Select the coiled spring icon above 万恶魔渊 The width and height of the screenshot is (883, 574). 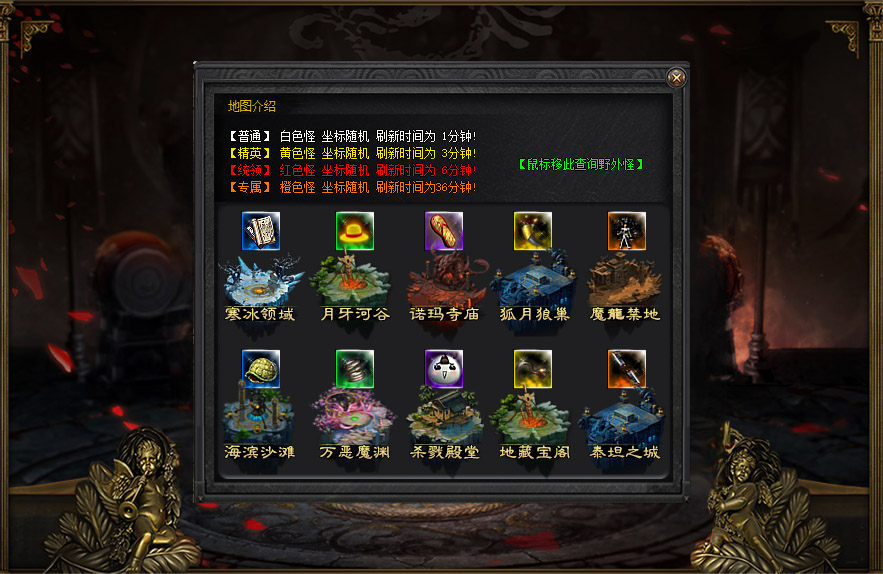click(x=355, y=369)
